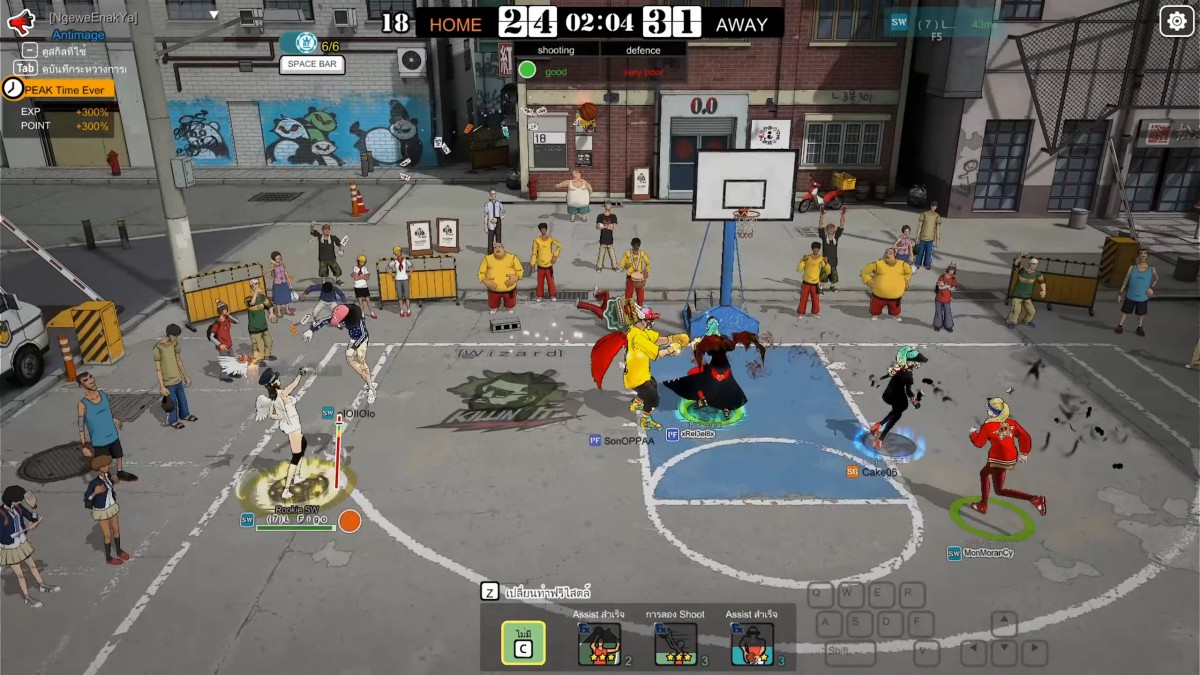The width and height of the screenshot is (1200, 675).
Task: Open the settings gear menu
Action: tap(1176, 21)
